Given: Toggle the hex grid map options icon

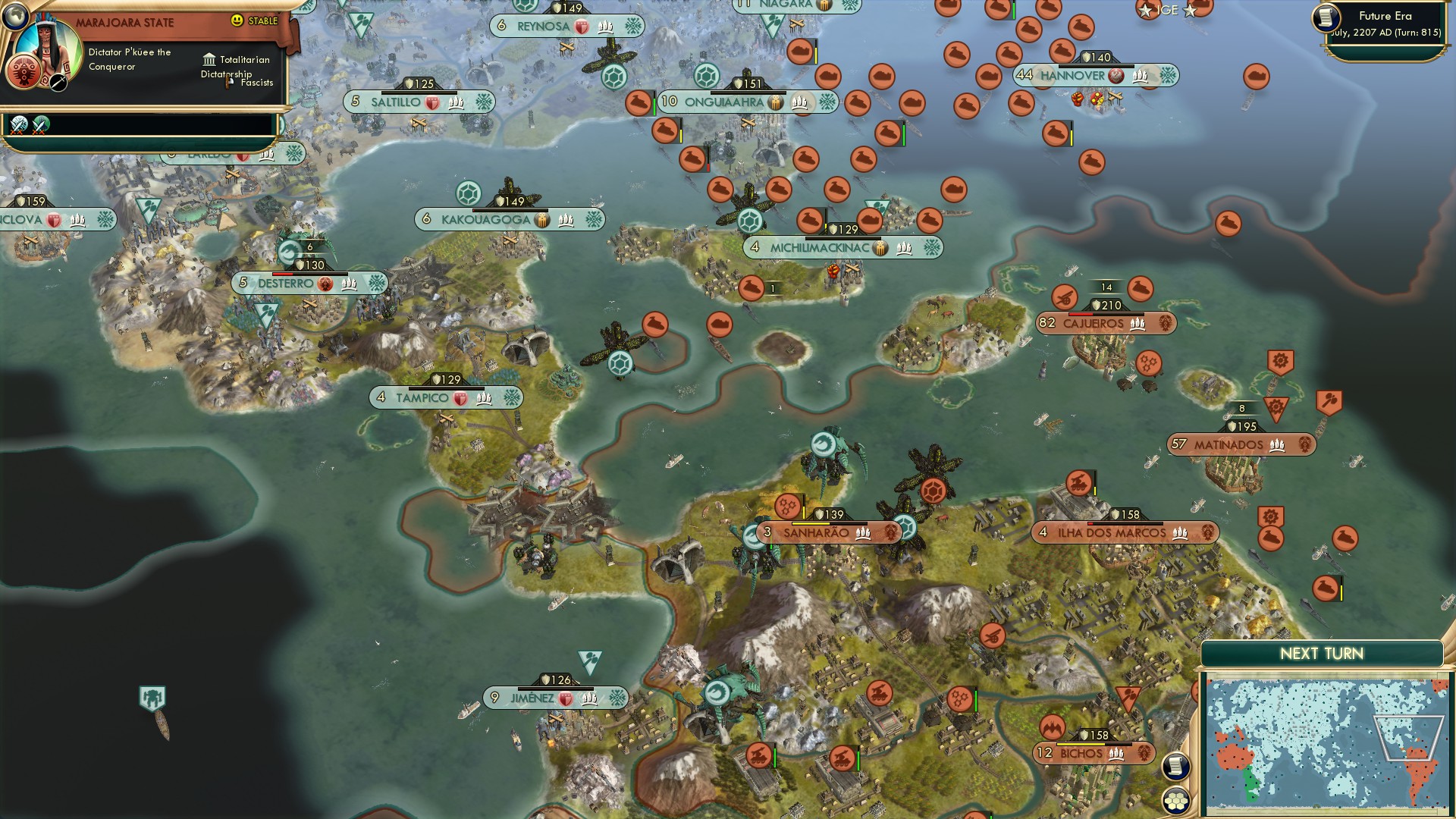Looking at the screenshot, I should tap(1175, 801).
